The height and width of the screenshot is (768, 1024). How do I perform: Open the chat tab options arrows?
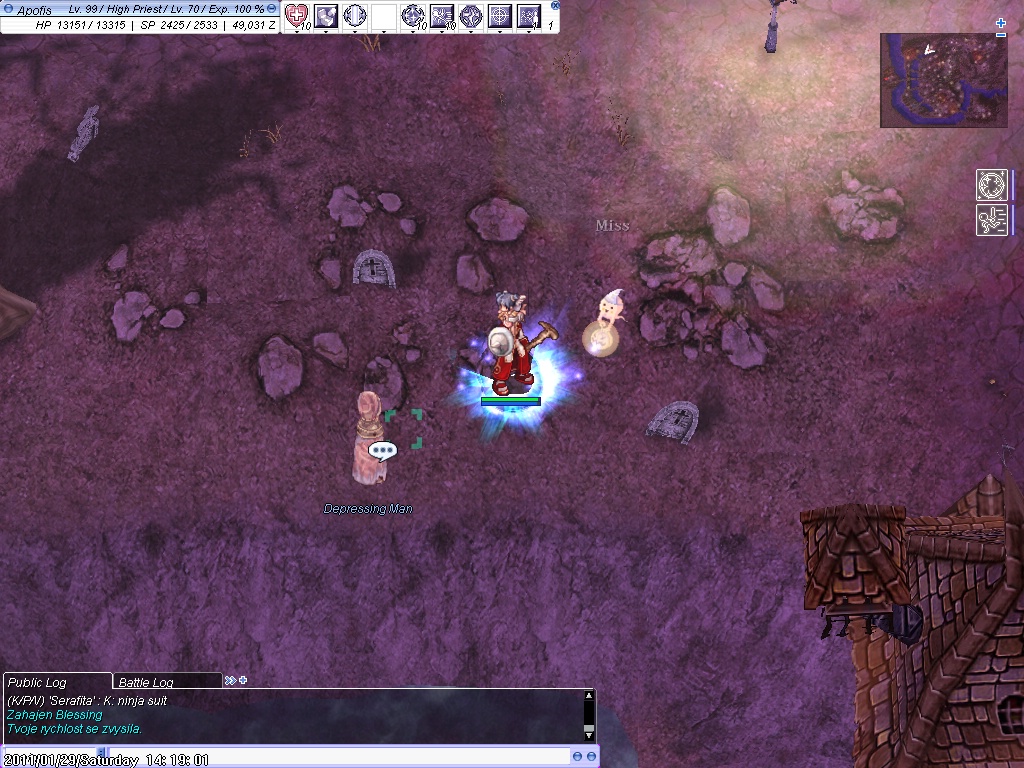[230, 681]
